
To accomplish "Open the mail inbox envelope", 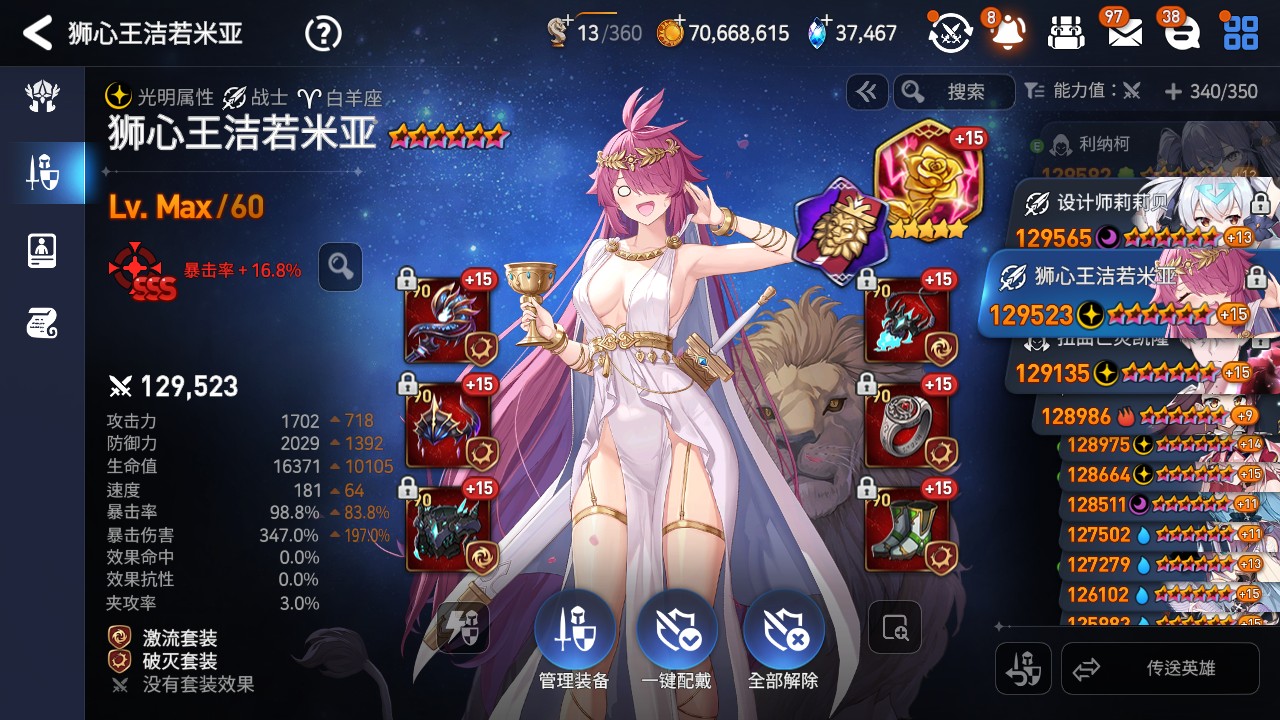I will tap(1125, 33).
